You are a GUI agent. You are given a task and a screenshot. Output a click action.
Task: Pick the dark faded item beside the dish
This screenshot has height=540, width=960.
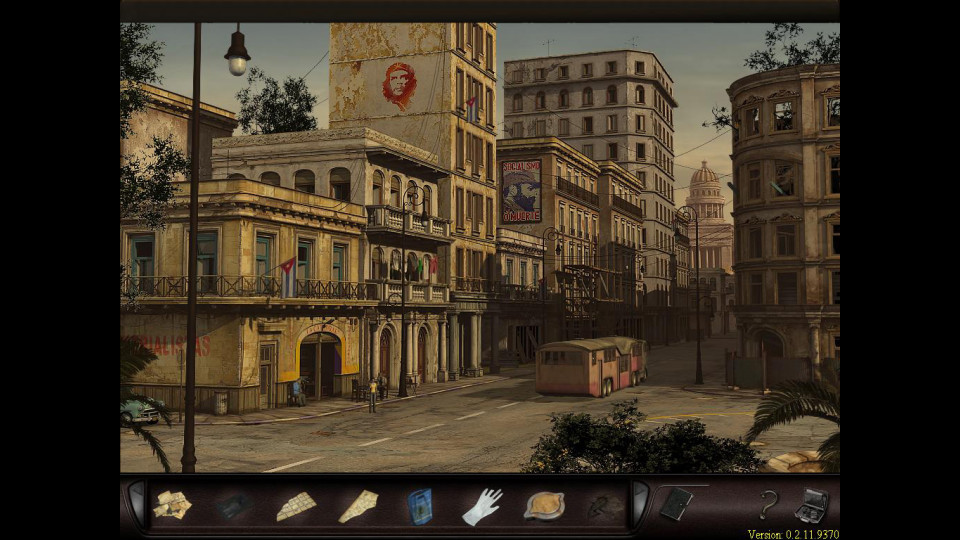click(x=604, y=506)
